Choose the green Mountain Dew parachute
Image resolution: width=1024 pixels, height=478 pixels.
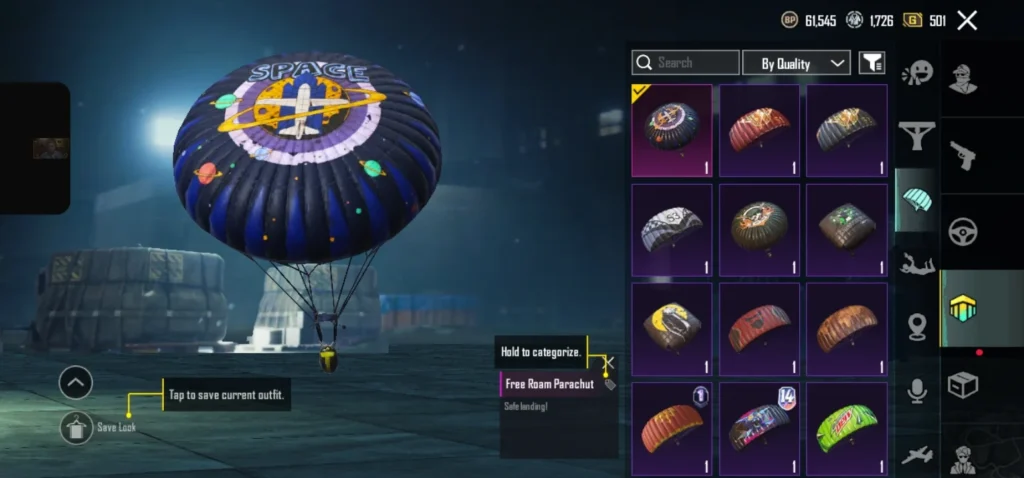click(847, 428)
